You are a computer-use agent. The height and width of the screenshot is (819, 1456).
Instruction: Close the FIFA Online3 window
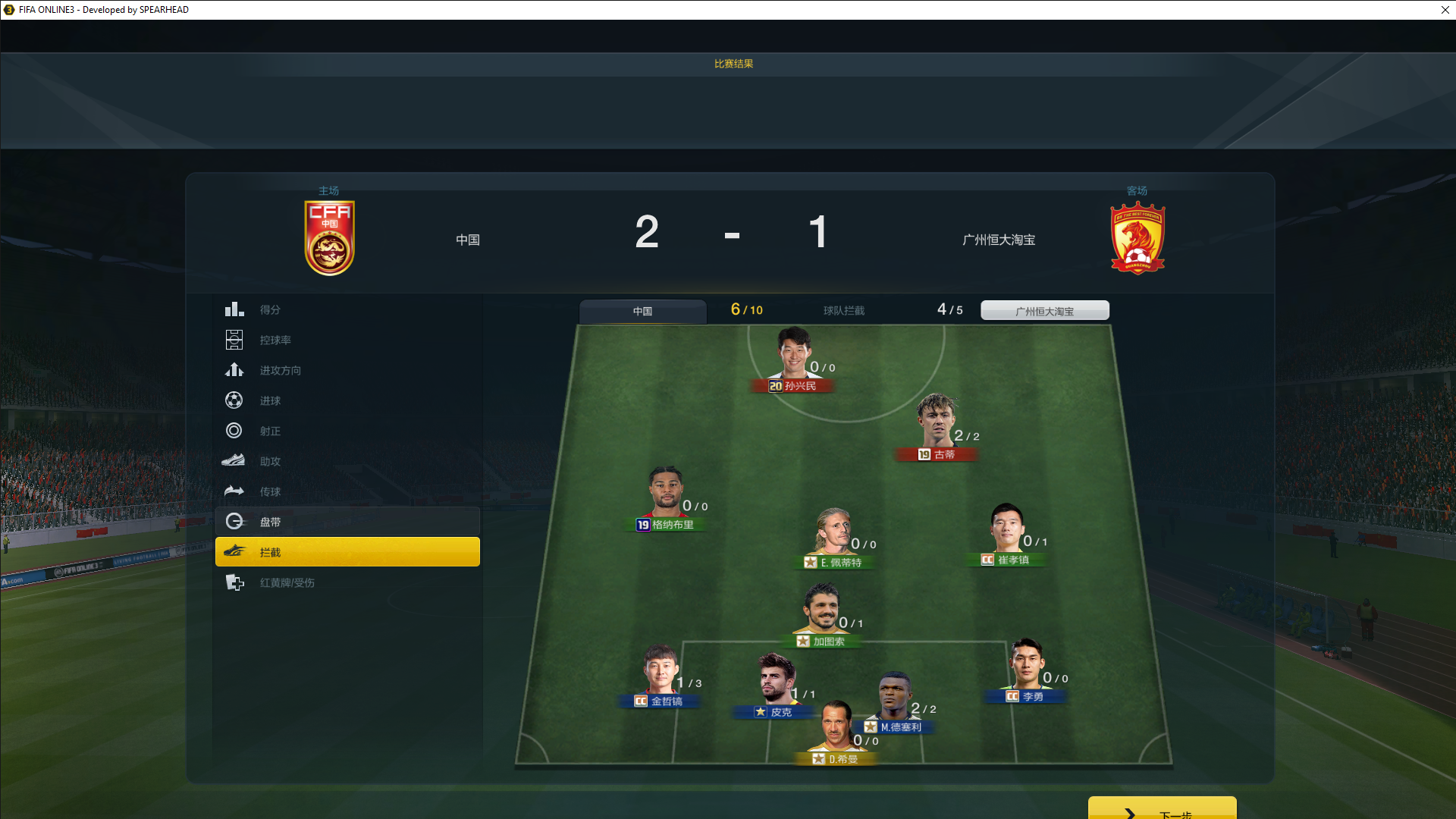click(x=1445, y=10)
